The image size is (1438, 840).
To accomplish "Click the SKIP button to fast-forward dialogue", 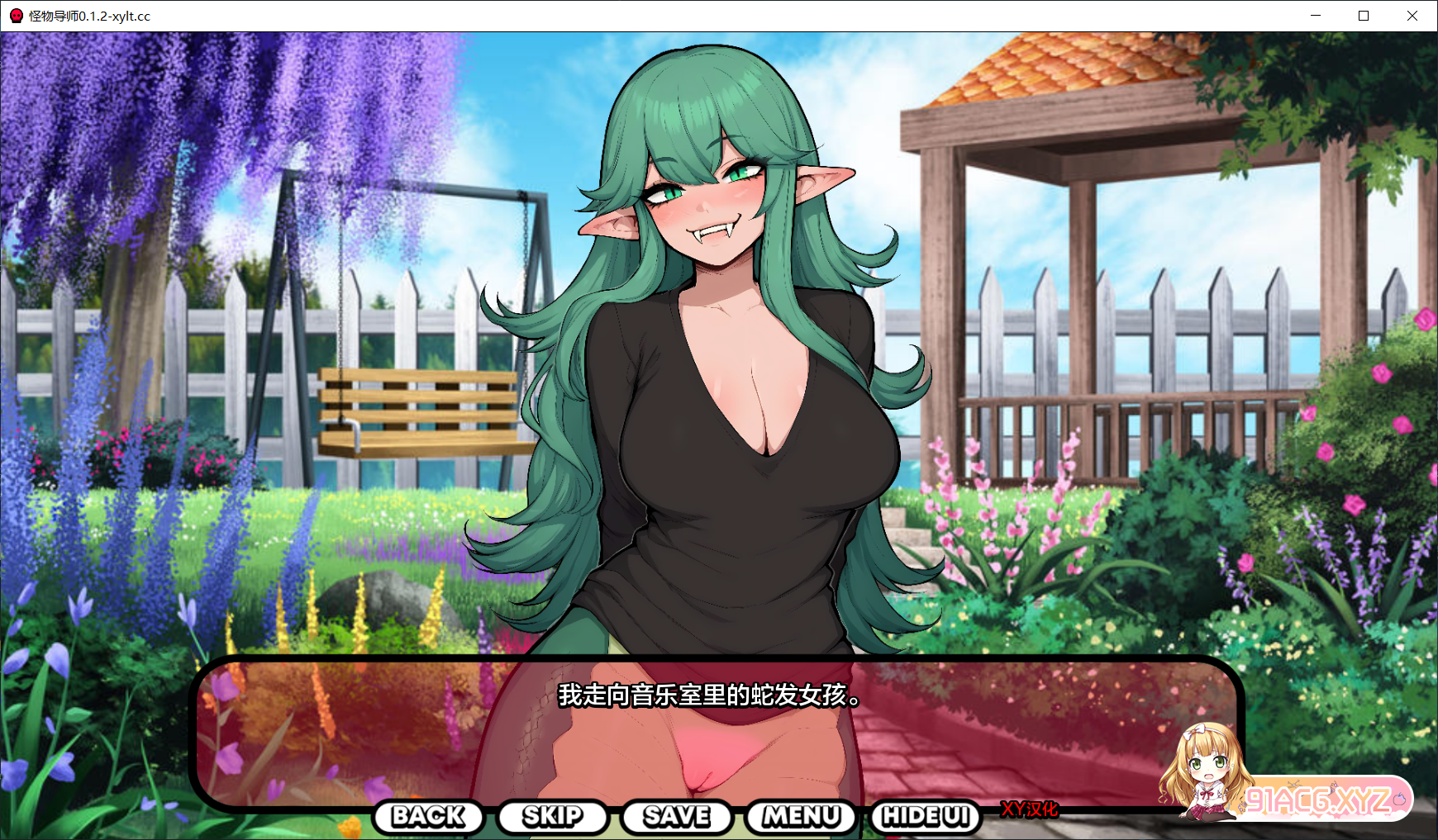I will [x=552, y=817].
